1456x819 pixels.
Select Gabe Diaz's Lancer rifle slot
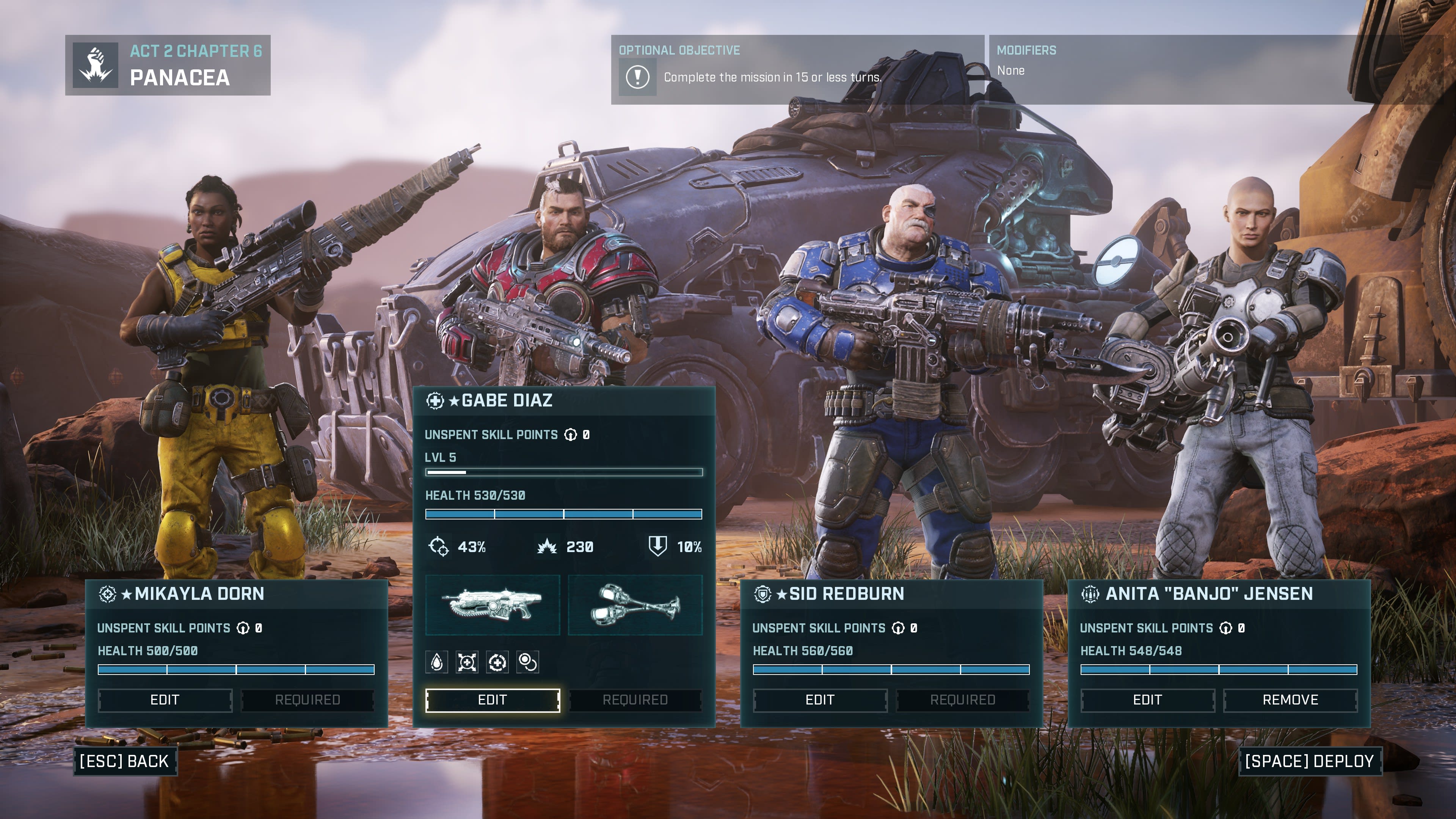492,605
